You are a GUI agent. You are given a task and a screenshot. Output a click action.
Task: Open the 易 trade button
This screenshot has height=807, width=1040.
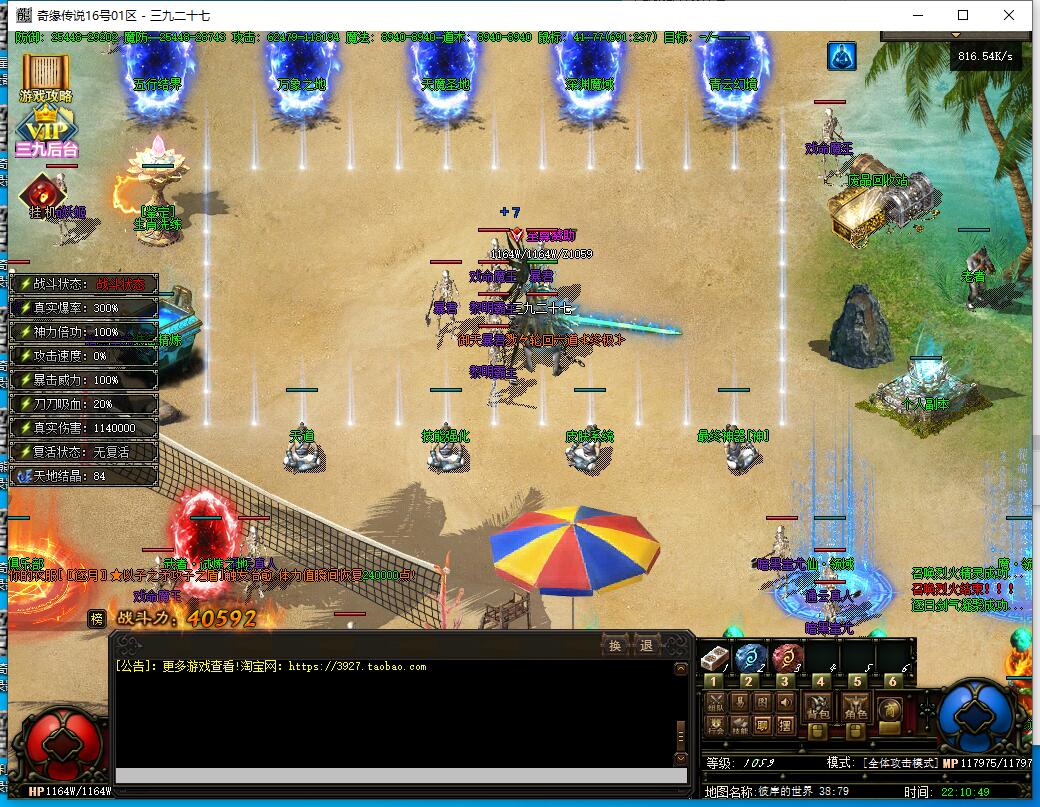[738, 704]
